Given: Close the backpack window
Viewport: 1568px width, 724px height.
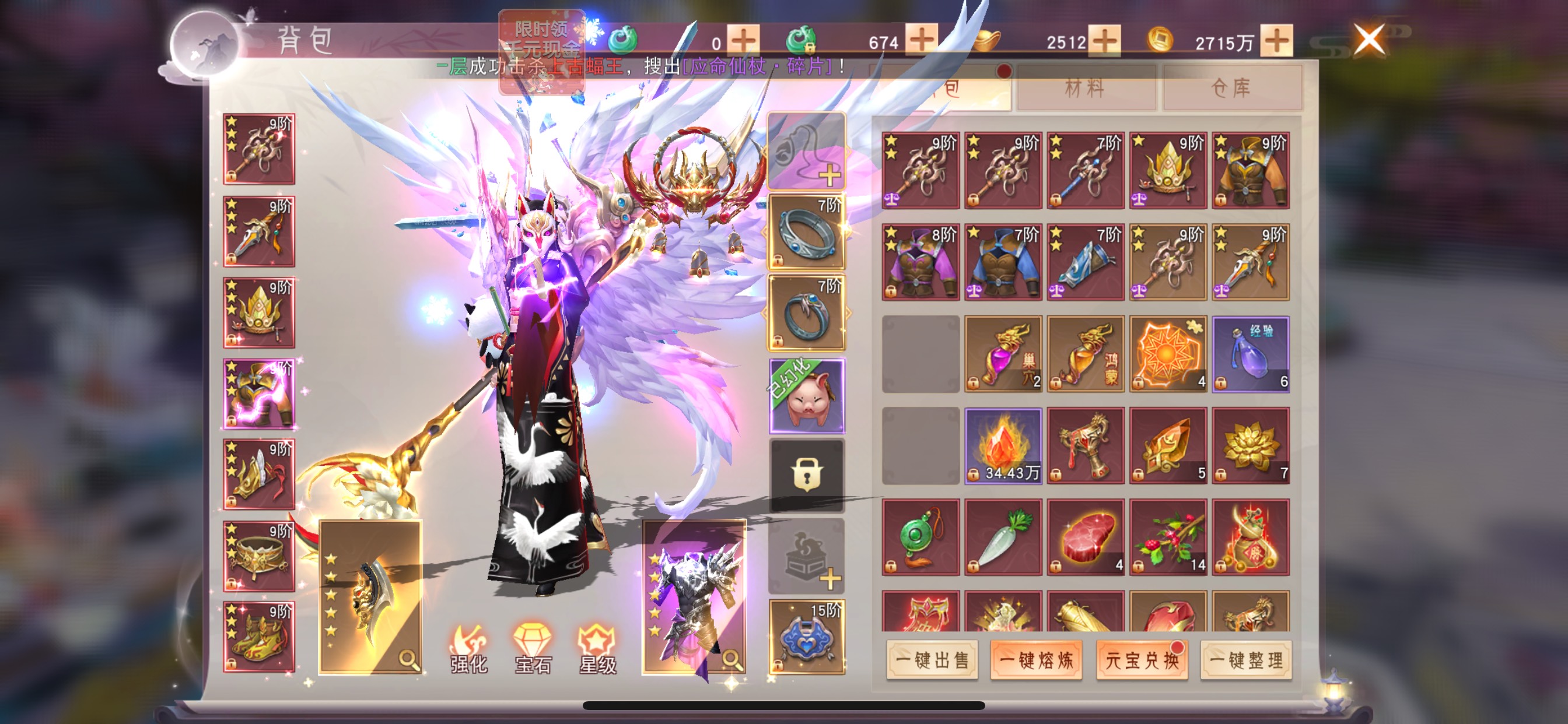Looking at the screenshot, I should click(x=1368, y=40).
